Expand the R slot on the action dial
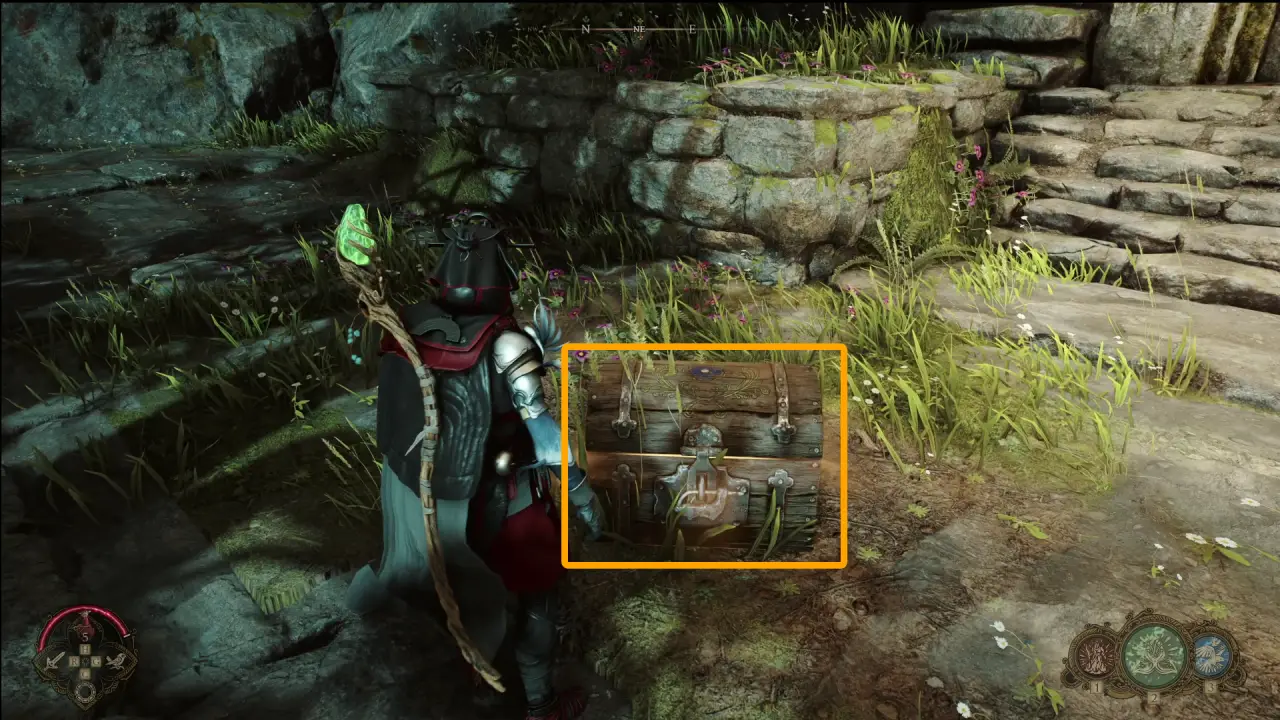The width and height of the screenshot is (1280, 720). pos(75,661)
